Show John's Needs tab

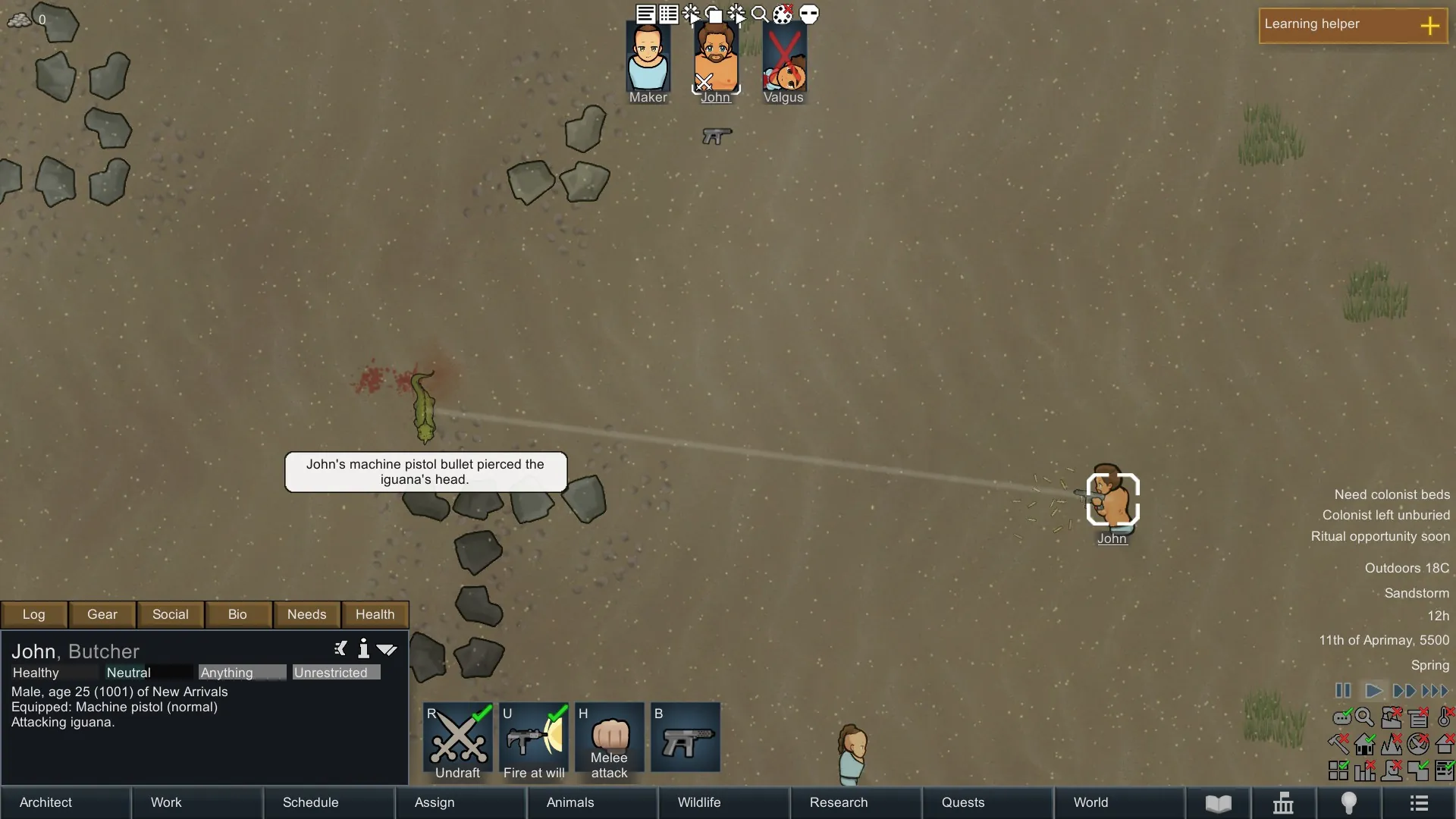click(x=306, y=614)
